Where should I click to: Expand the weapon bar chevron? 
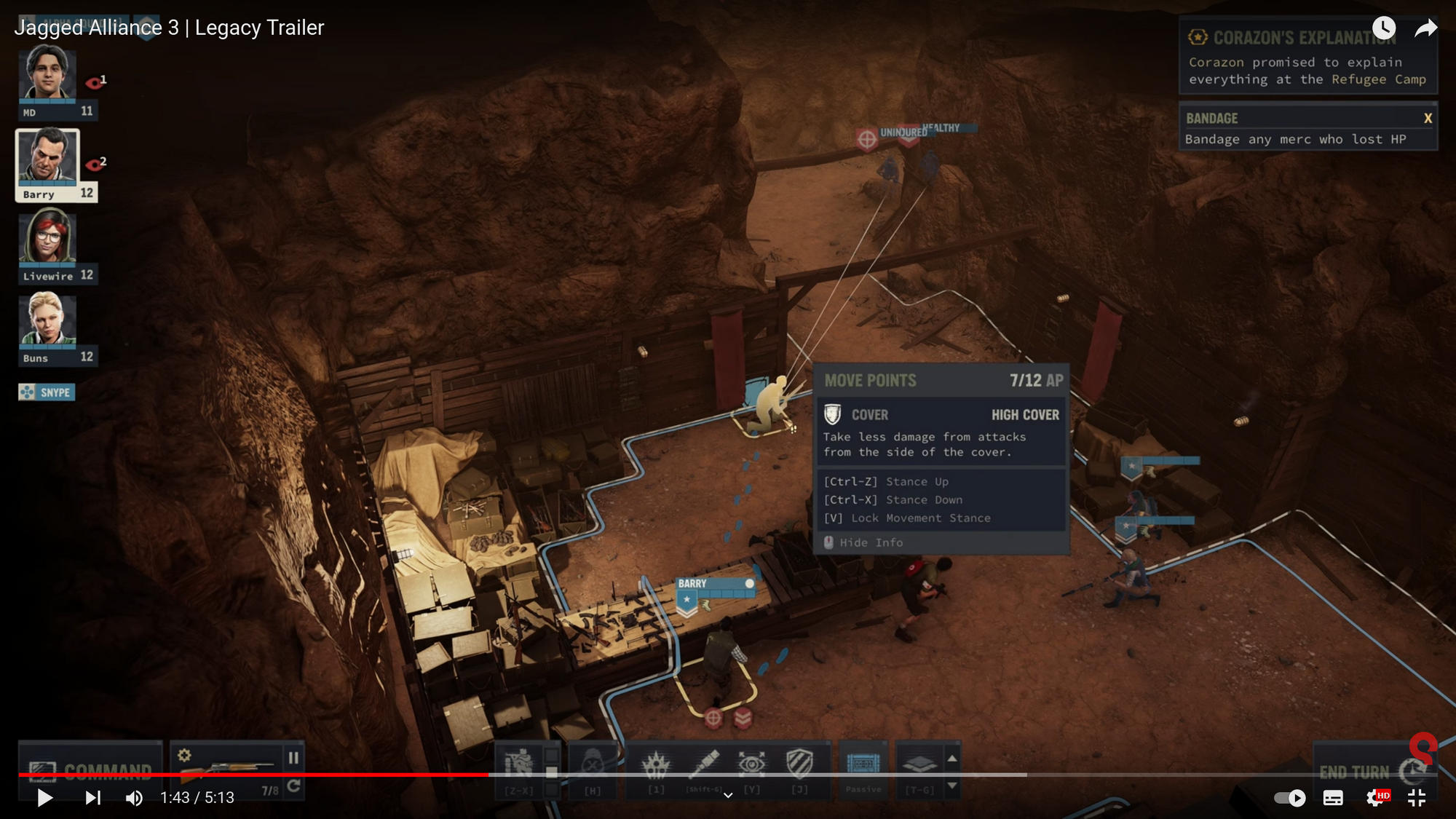click(x=728, y=795)
